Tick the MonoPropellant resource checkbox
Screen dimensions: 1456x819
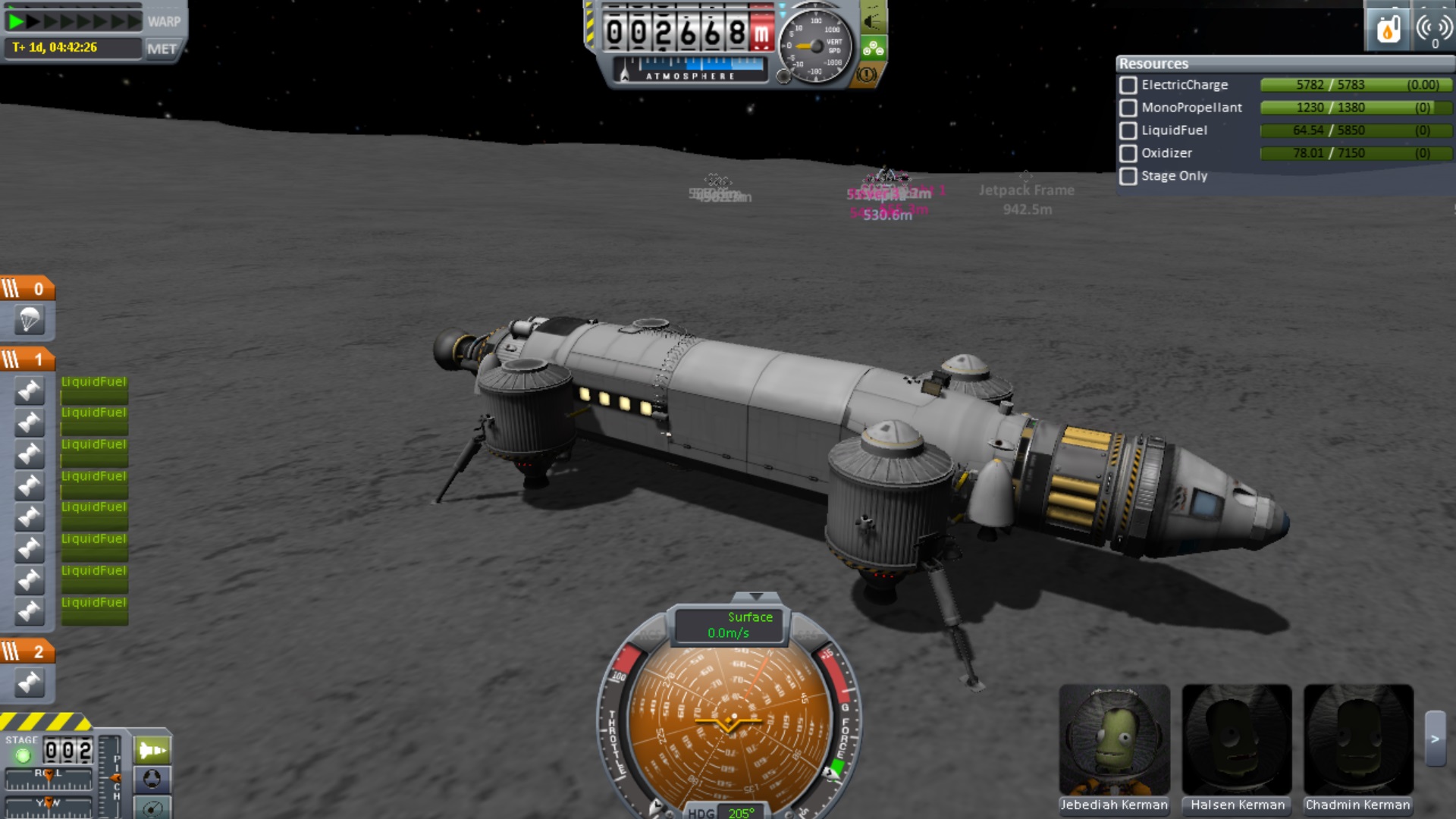pyautogui.click(x=1128, y=108)
